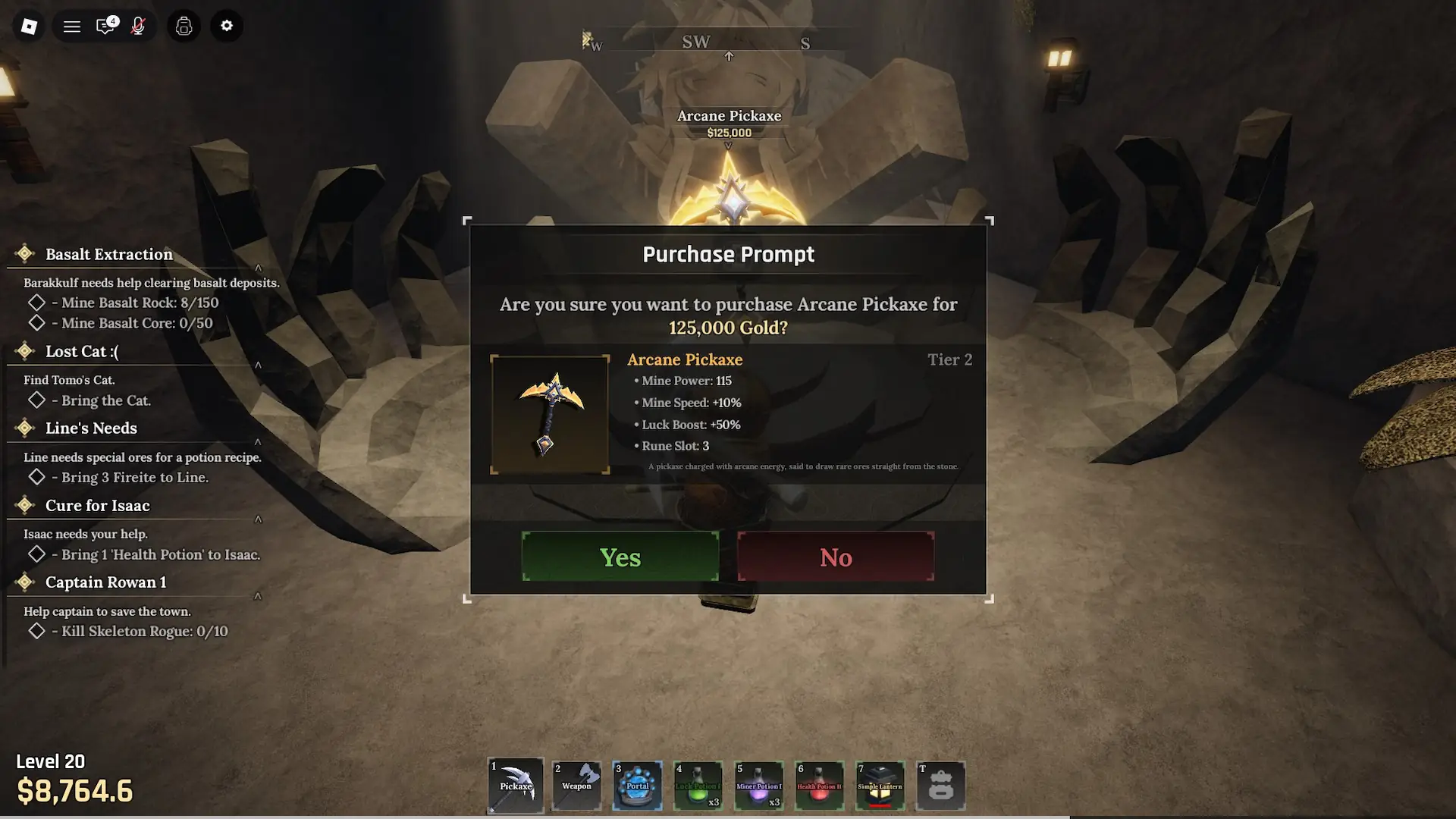Click the Arcane Pickaxe preview image
This screenshot has width=1456, height=819.
coord(549,413)
